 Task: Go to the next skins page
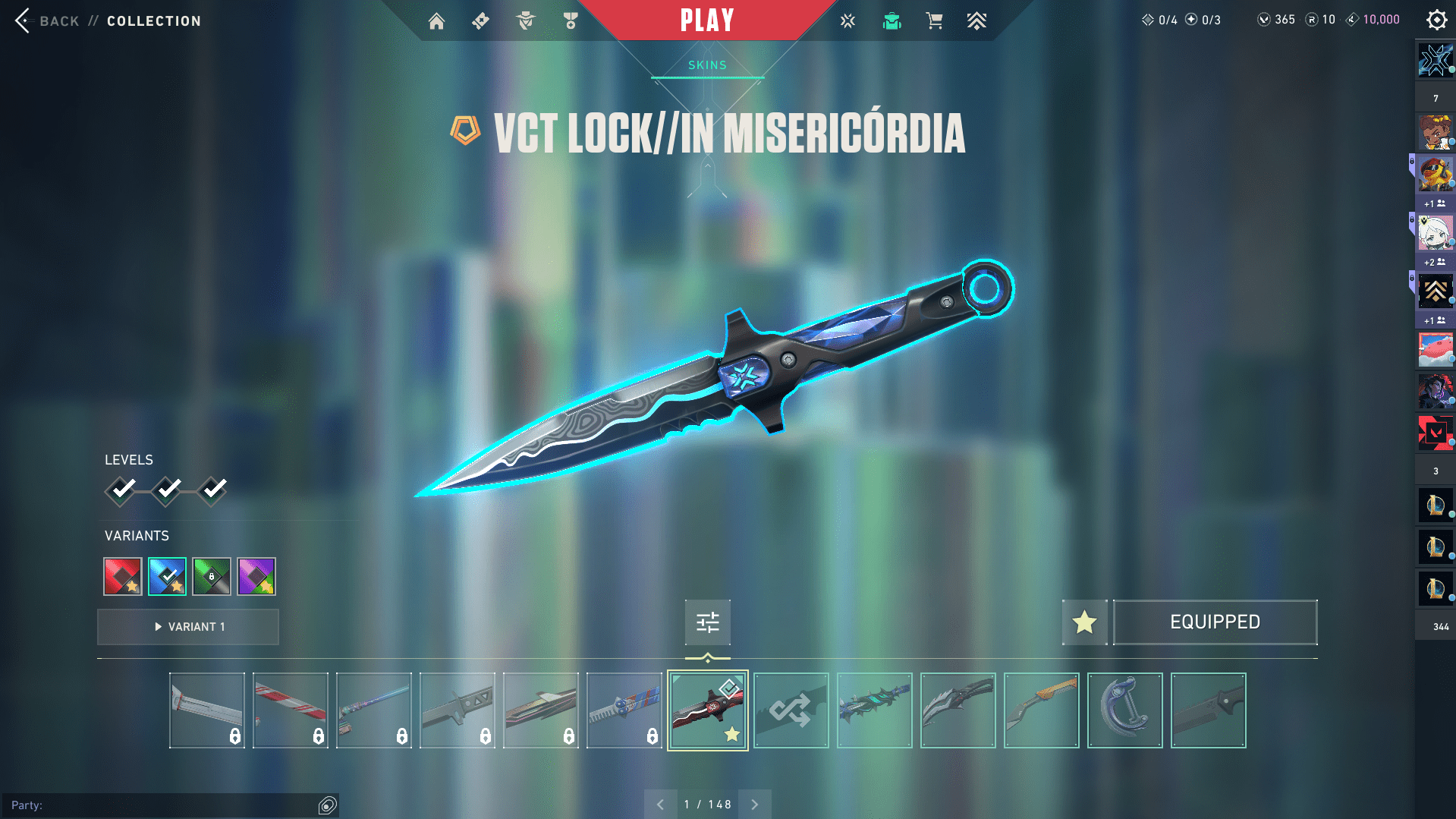[755, 805]
